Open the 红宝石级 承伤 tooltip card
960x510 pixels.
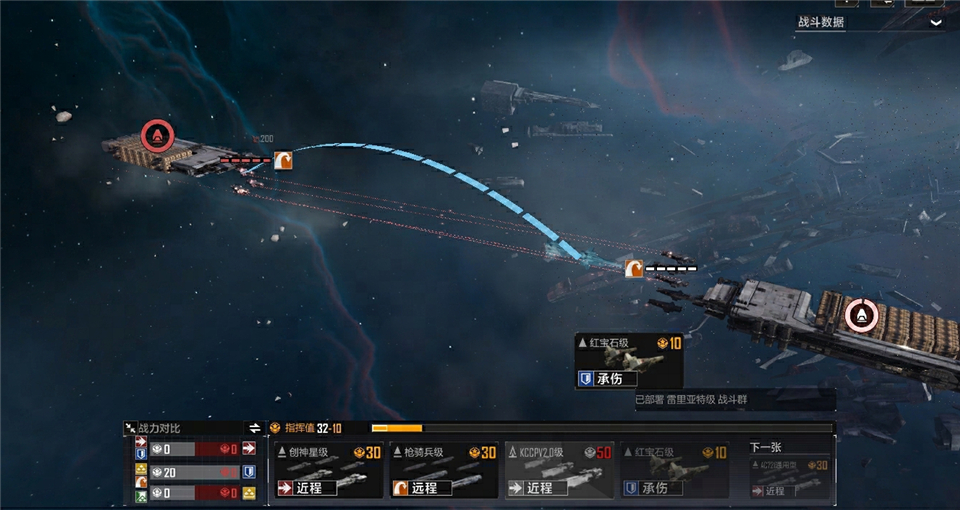629,361
